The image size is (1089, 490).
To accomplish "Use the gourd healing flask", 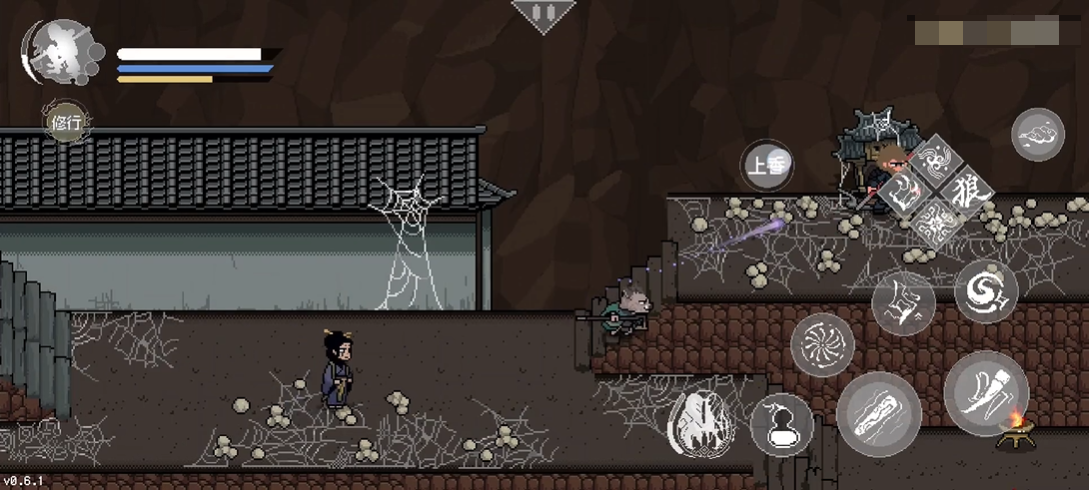I will (x=781, y=423).
